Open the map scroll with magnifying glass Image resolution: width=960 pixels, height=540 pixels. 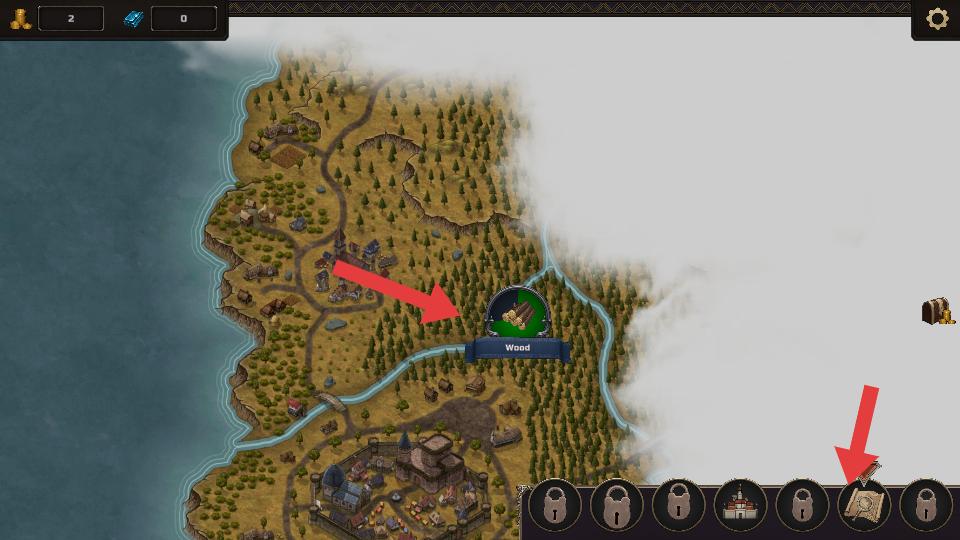coord(864,503)
